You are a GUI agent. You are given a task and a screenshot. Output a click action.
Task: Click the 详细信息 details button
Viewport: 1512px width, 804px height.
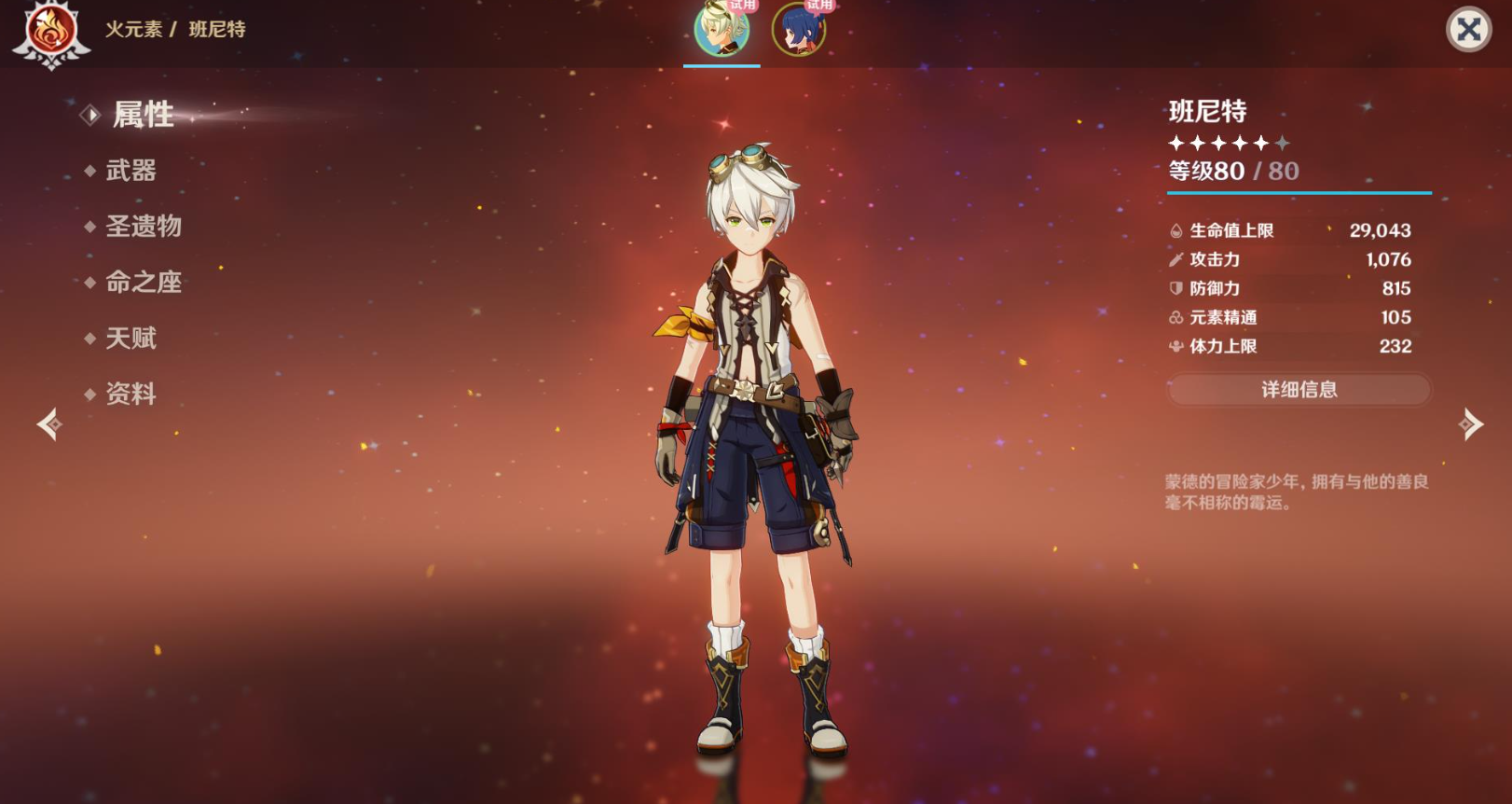coord(1299,390)
